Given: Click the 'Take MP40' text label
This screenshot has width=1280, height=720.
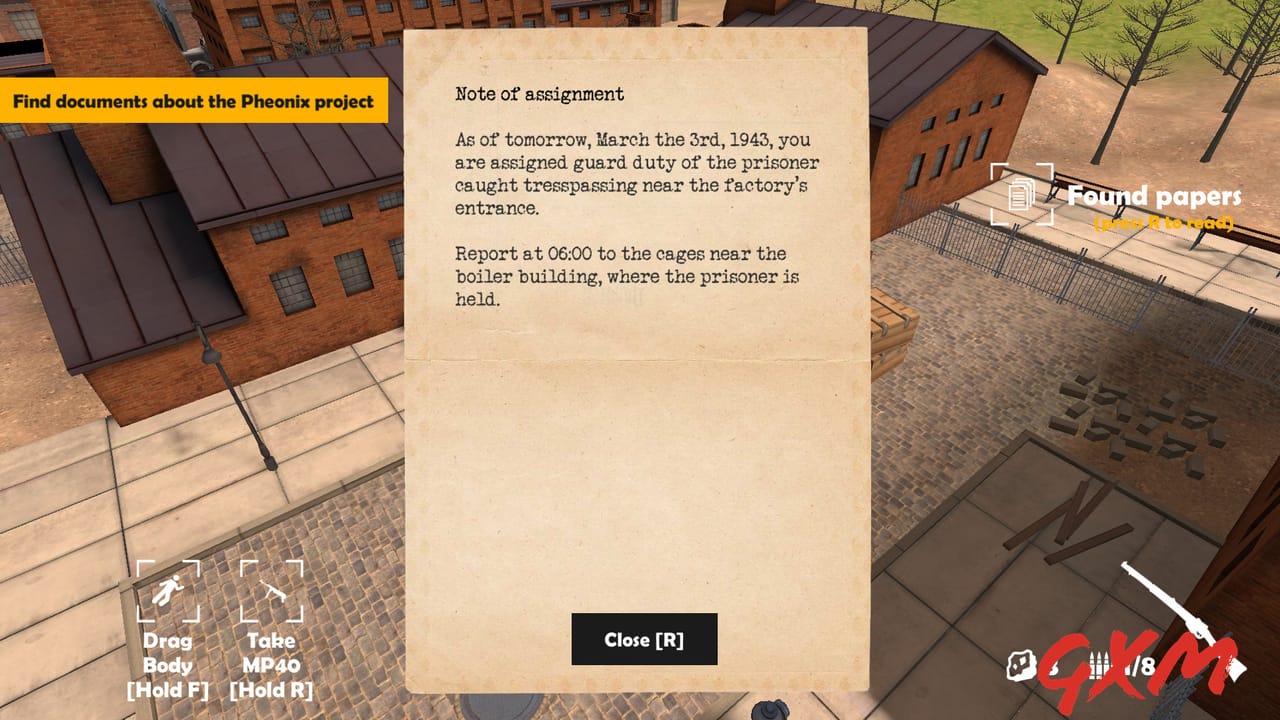Looking at the screenshot, I should (272, 653).
